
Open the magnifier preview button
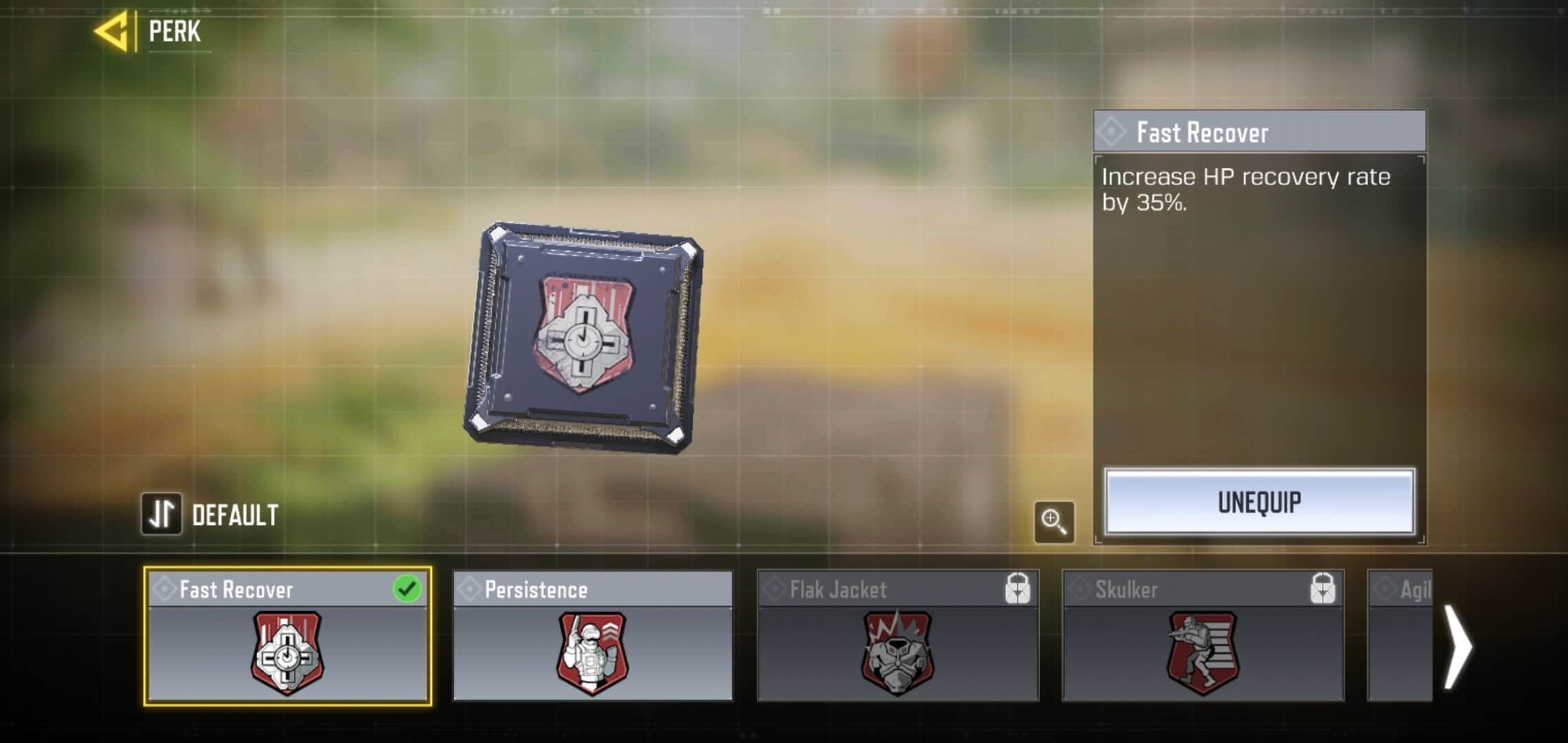click(1054, 521)
